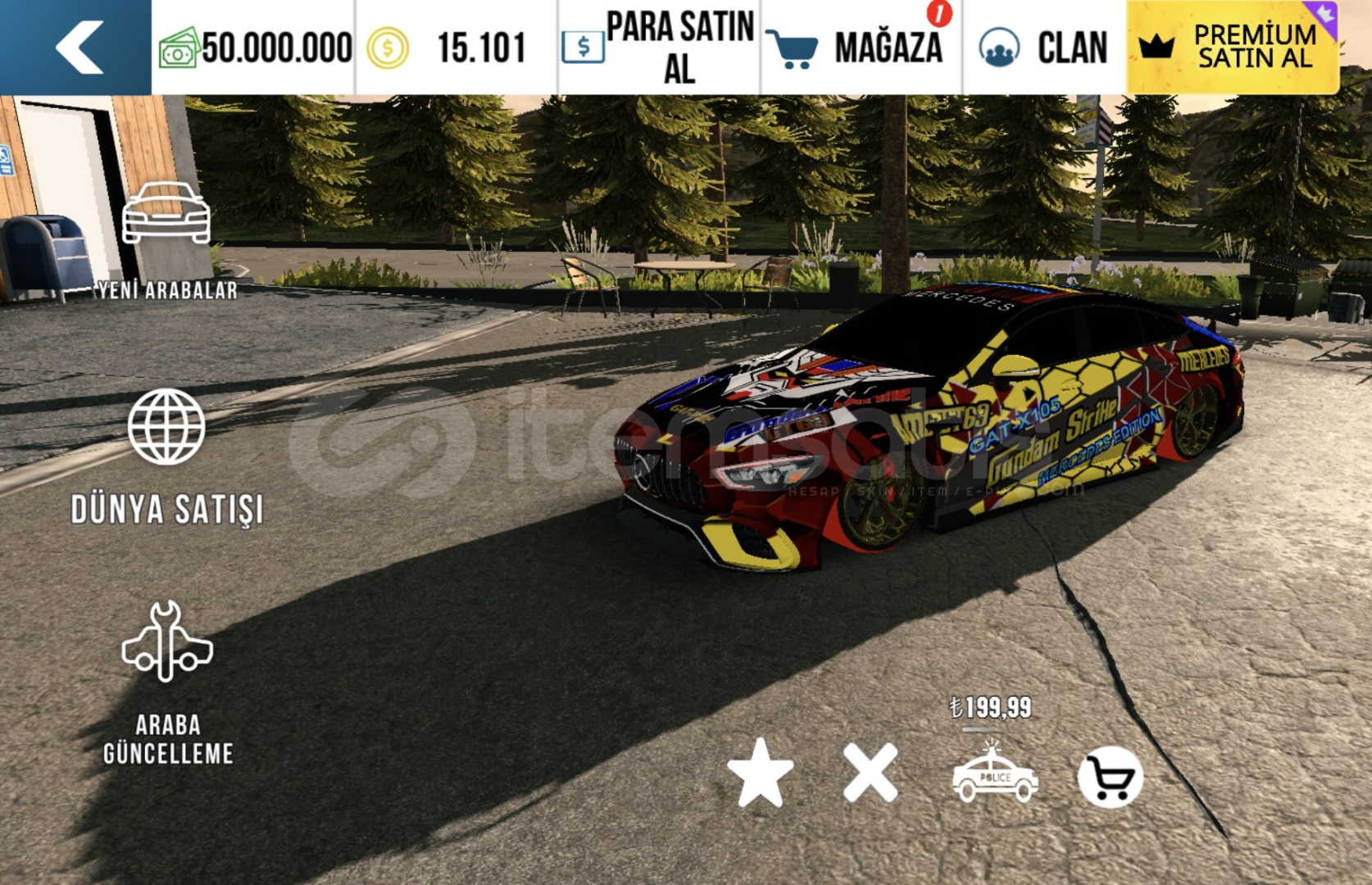This screenshot has width=1372, height=885.
Task: Select the police car option
Action: click(994, 774)
